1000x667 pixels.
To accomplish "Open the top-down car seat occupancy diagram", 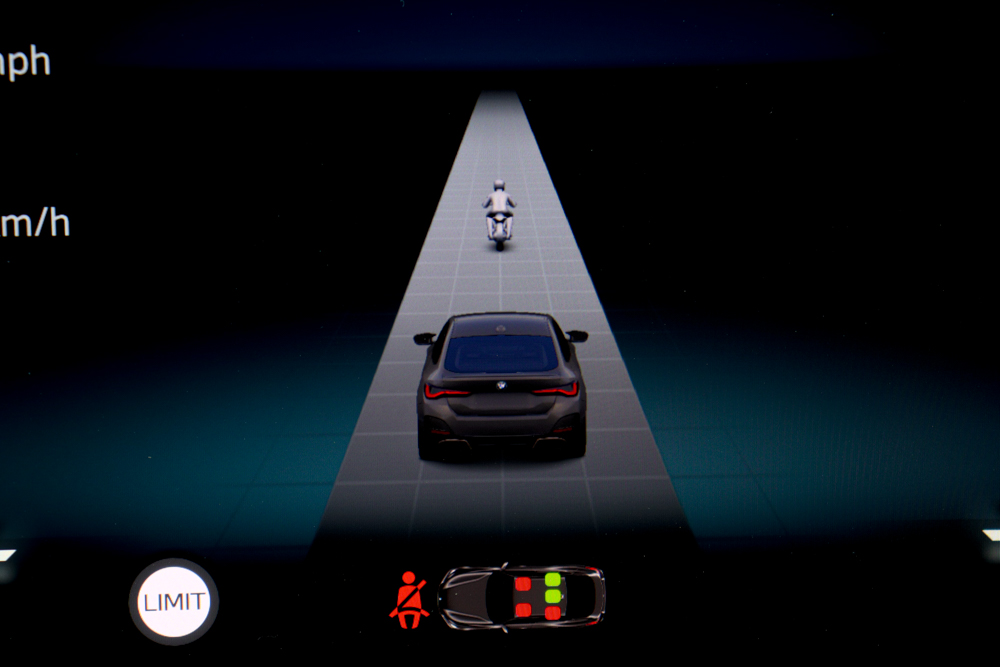I will [x=522, y=596].
